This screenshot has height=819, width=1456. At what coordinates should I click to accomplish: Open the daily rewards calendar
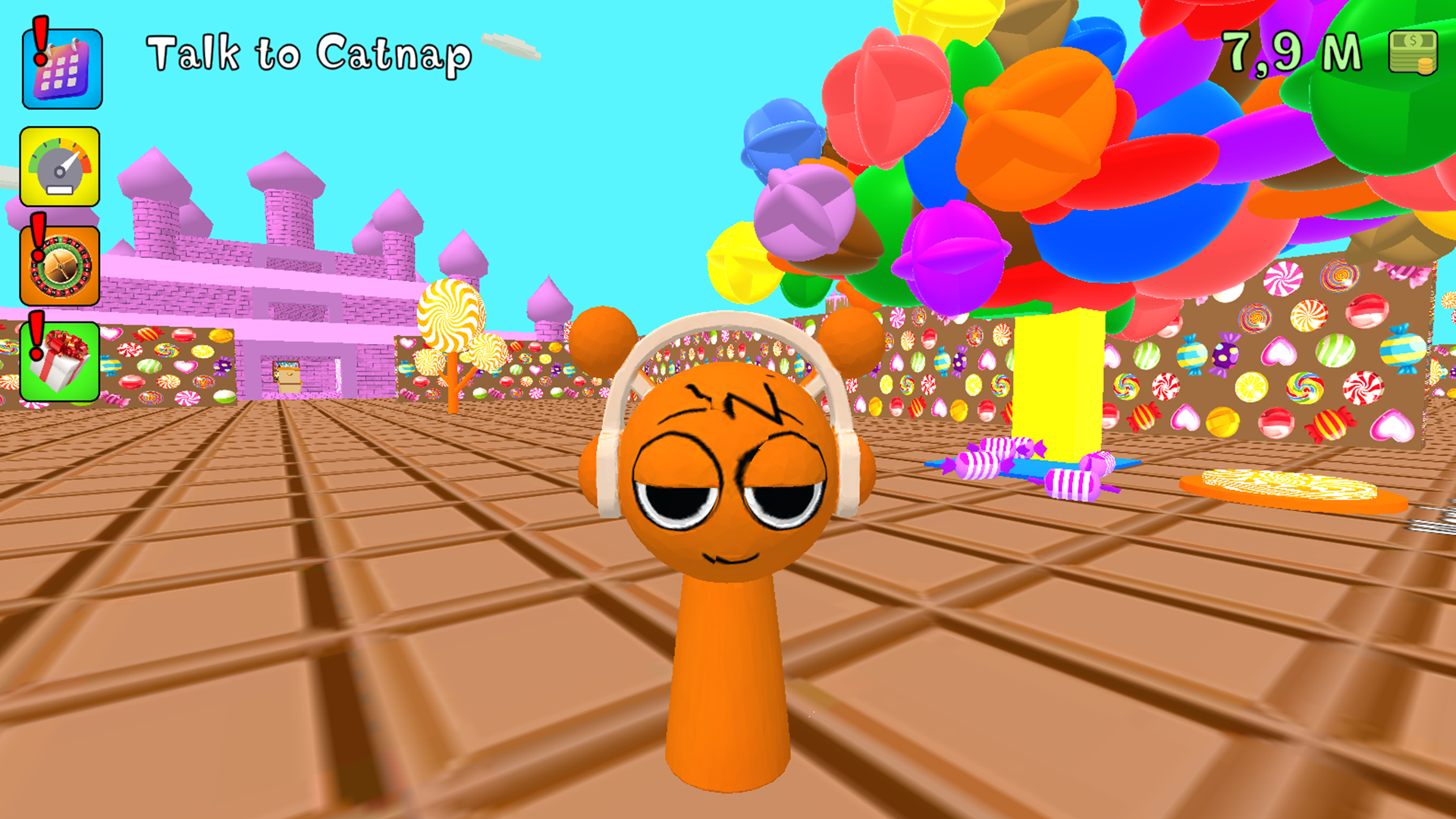pos(61,68)
